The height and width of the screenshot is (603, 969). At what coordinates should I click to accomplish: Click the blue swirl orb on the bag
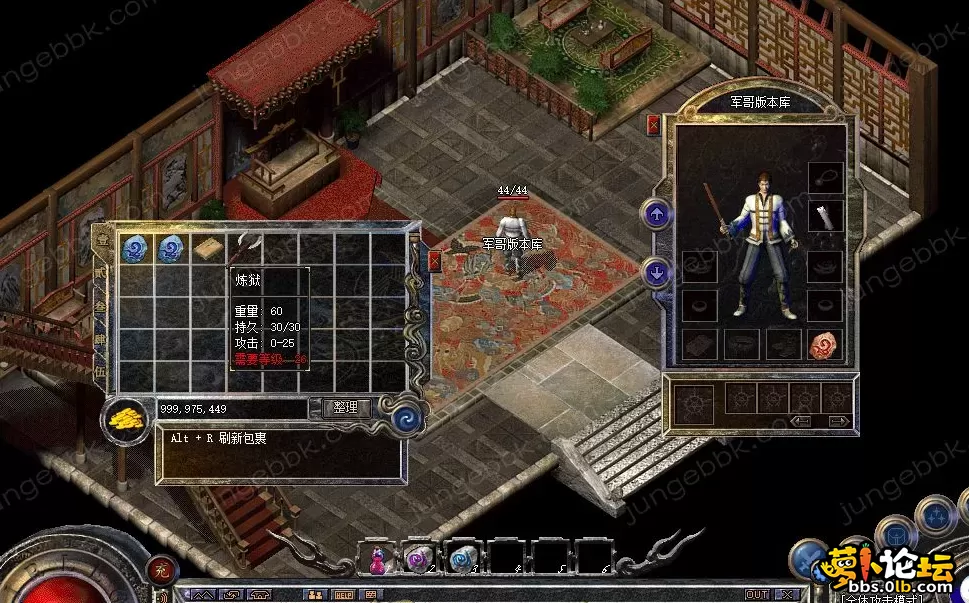(406, 416)
